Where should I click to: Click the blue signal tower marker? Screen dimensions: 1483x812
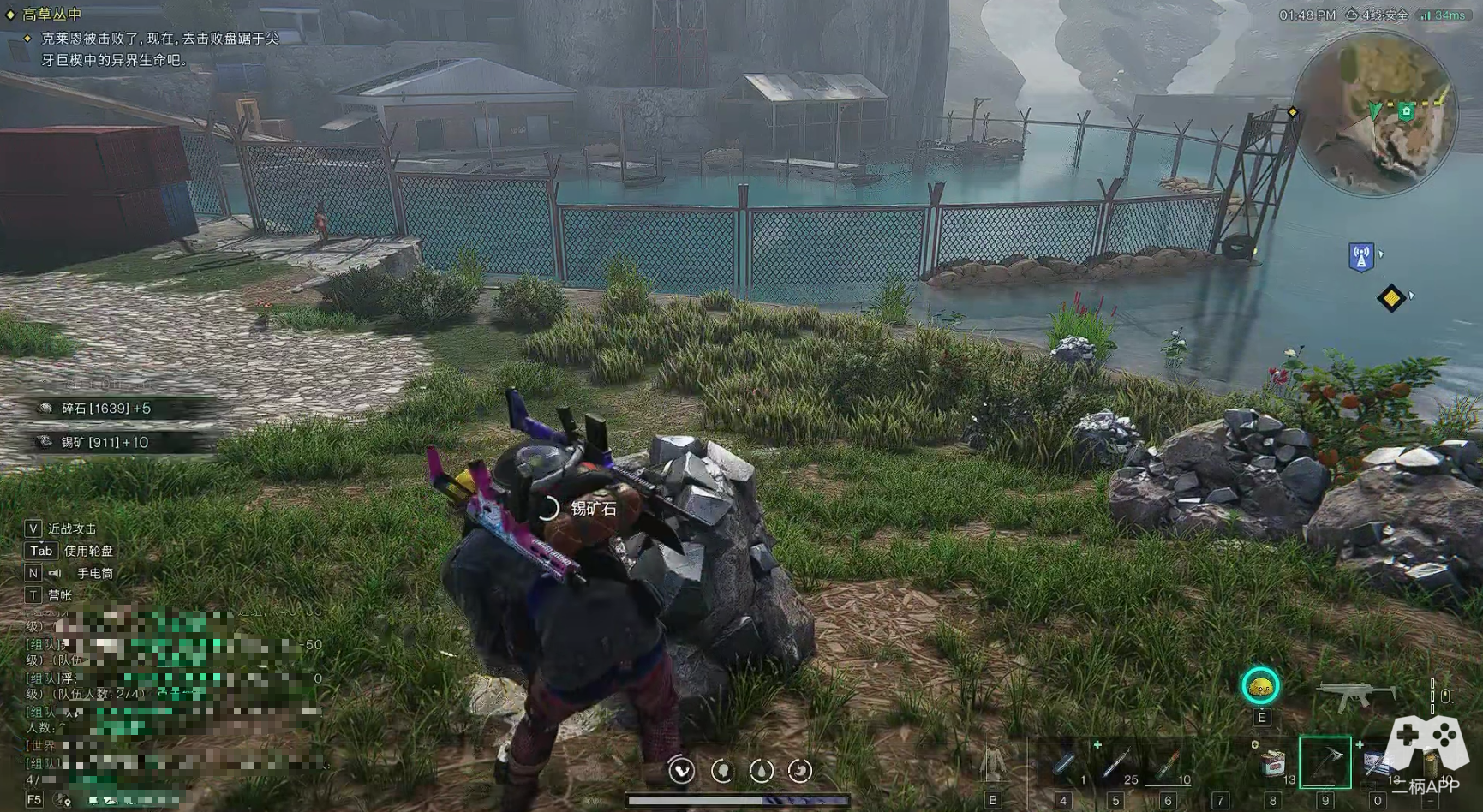coord(1360,256)
